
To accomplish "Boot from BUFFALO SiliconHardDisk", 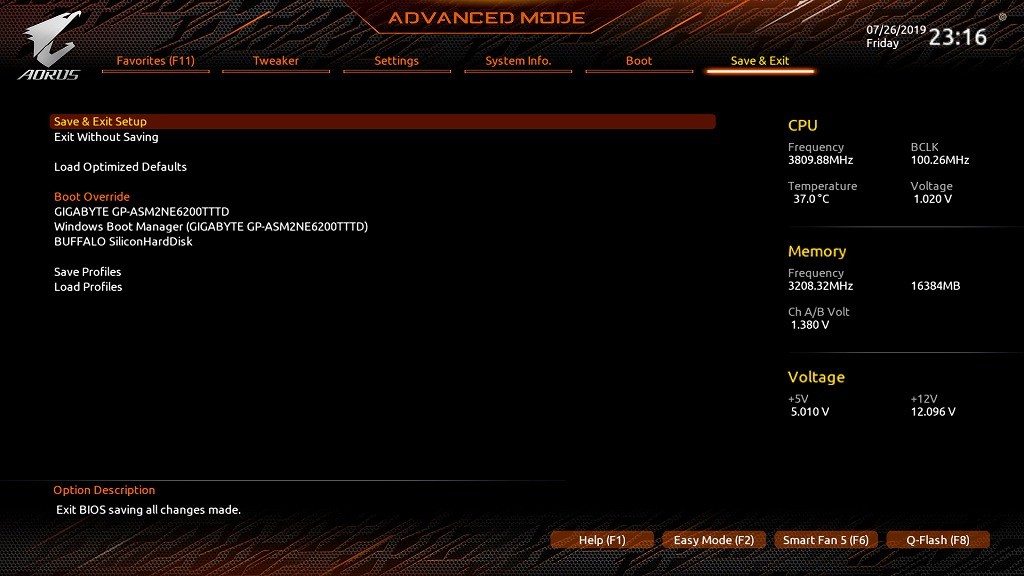I will (123, 242).
